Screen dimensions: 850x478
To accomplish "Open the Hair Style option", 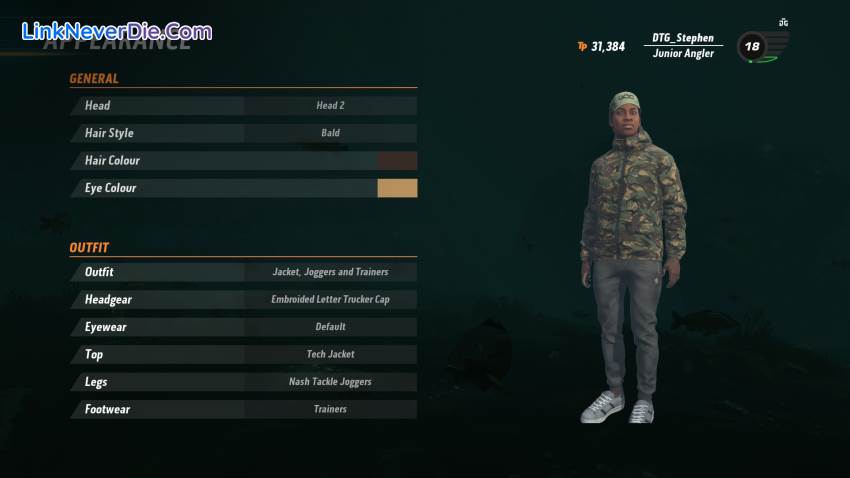I will [243, 133].
